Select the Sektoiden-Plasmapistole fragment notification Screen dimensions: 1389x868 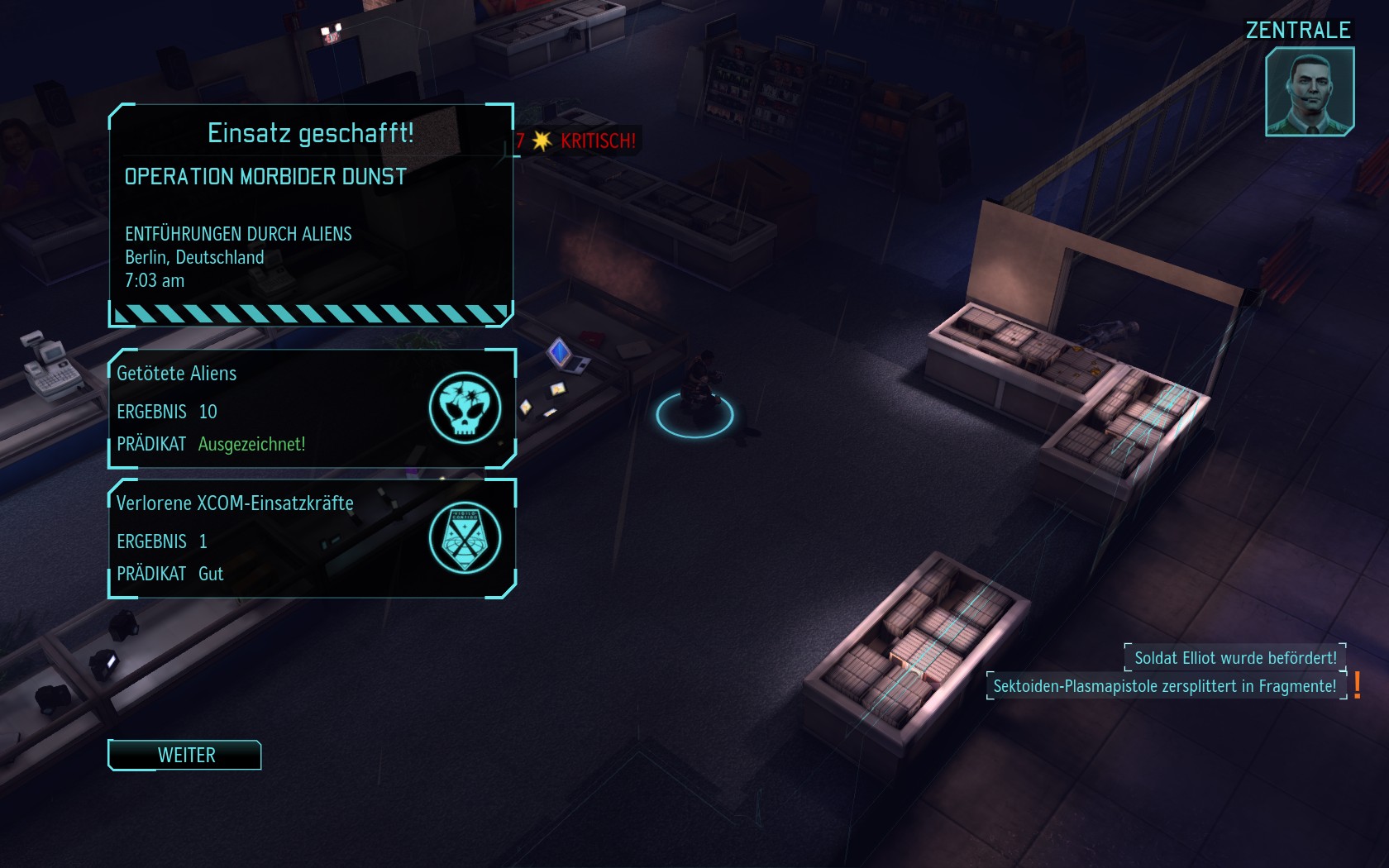click(x=1164, y=686)
